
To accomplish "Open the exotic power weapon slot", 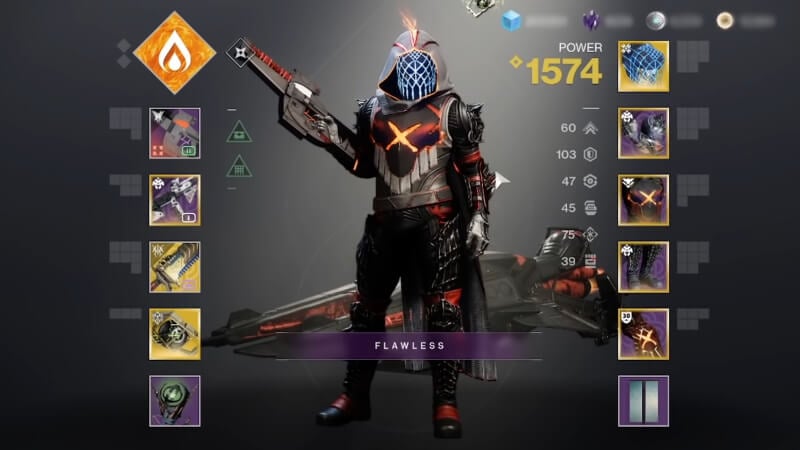I will (x=174, y=267).
